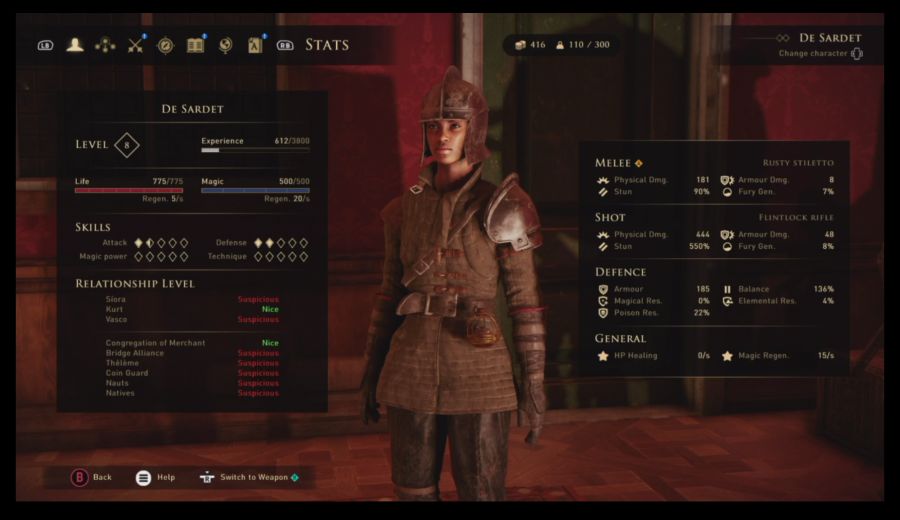Select the Back option

tap(91, 477)
